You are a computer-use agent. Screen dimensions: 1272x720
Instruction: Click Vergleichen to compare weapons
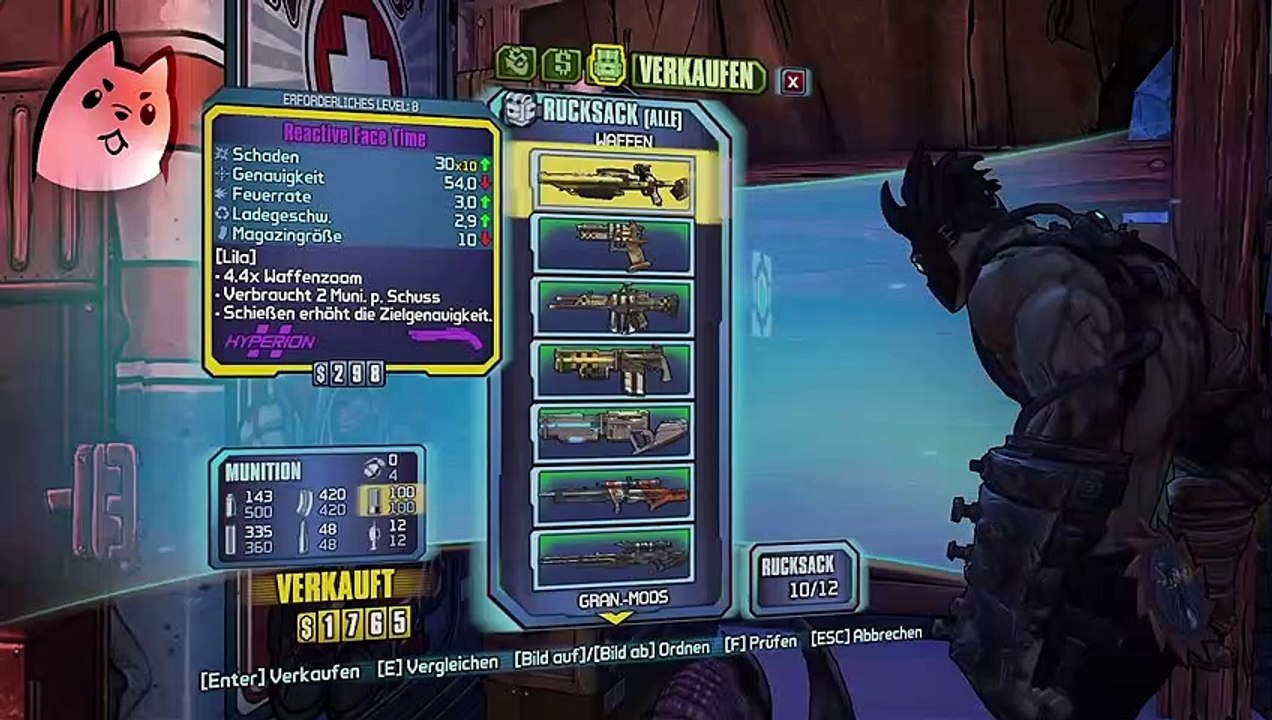436,664
